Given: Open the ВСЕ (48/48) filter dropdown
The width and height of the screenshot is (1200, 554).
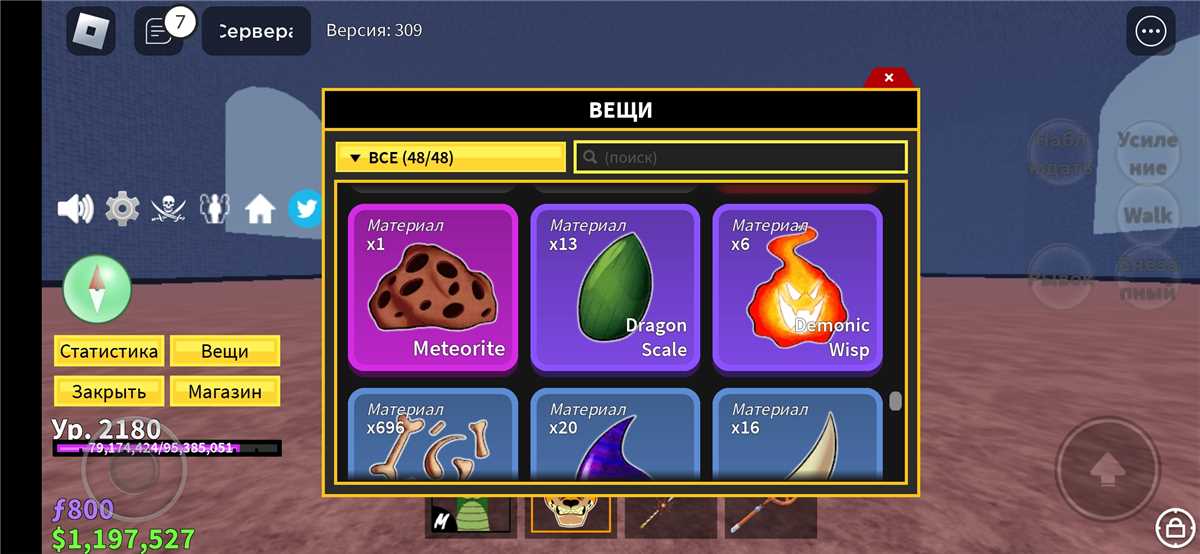Looking at the screenshot, I should click(451, 157).
